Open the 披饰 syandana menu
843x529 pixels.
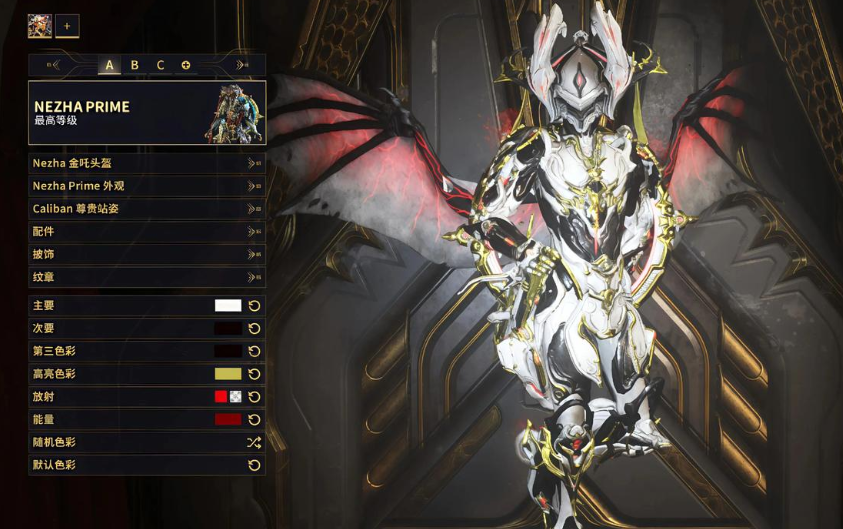pyautogui.click(x=146, y=254)
